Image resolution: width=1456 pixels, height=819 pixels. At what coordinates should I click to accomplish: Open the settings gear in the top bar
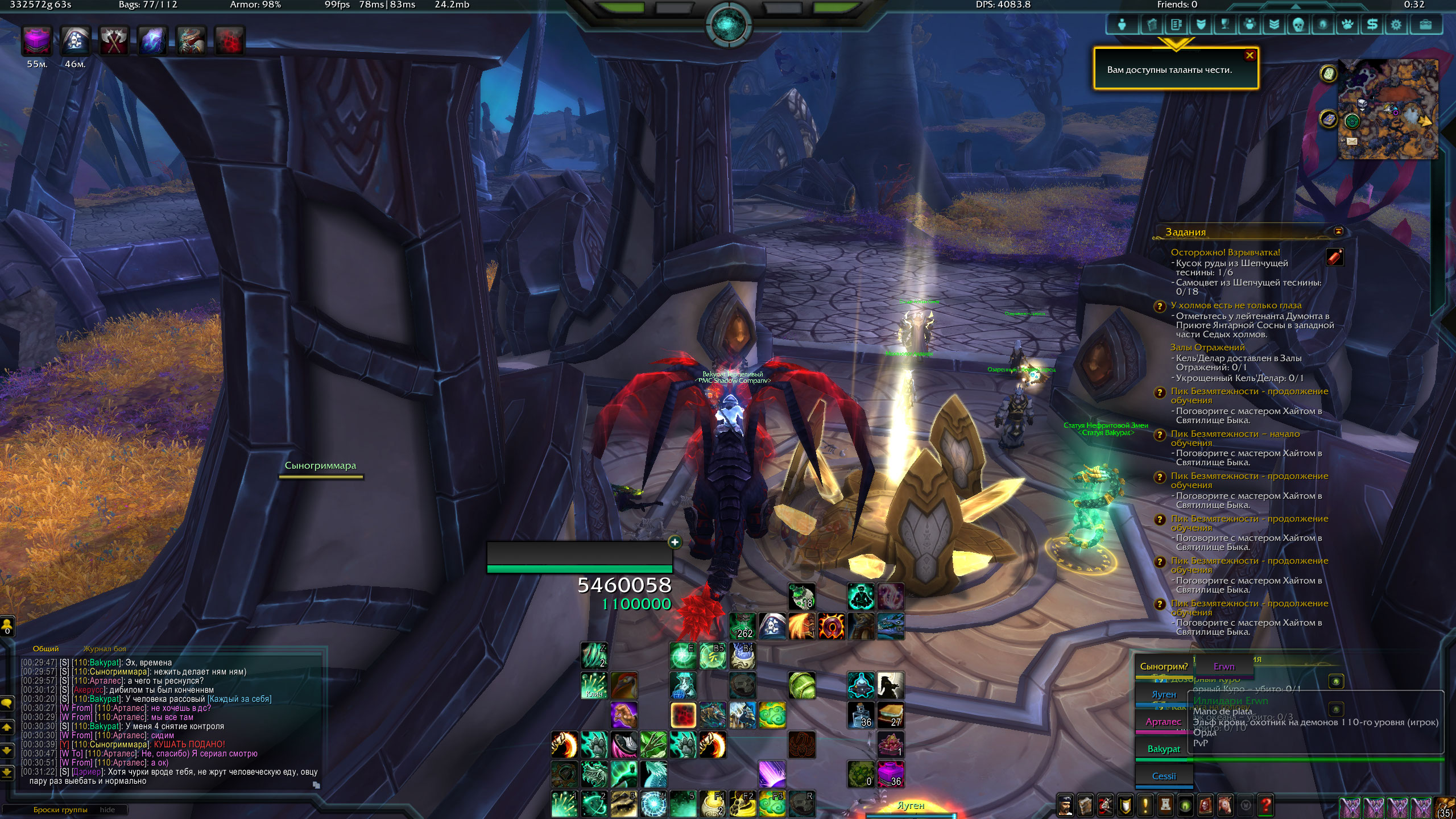(1396, 24)
